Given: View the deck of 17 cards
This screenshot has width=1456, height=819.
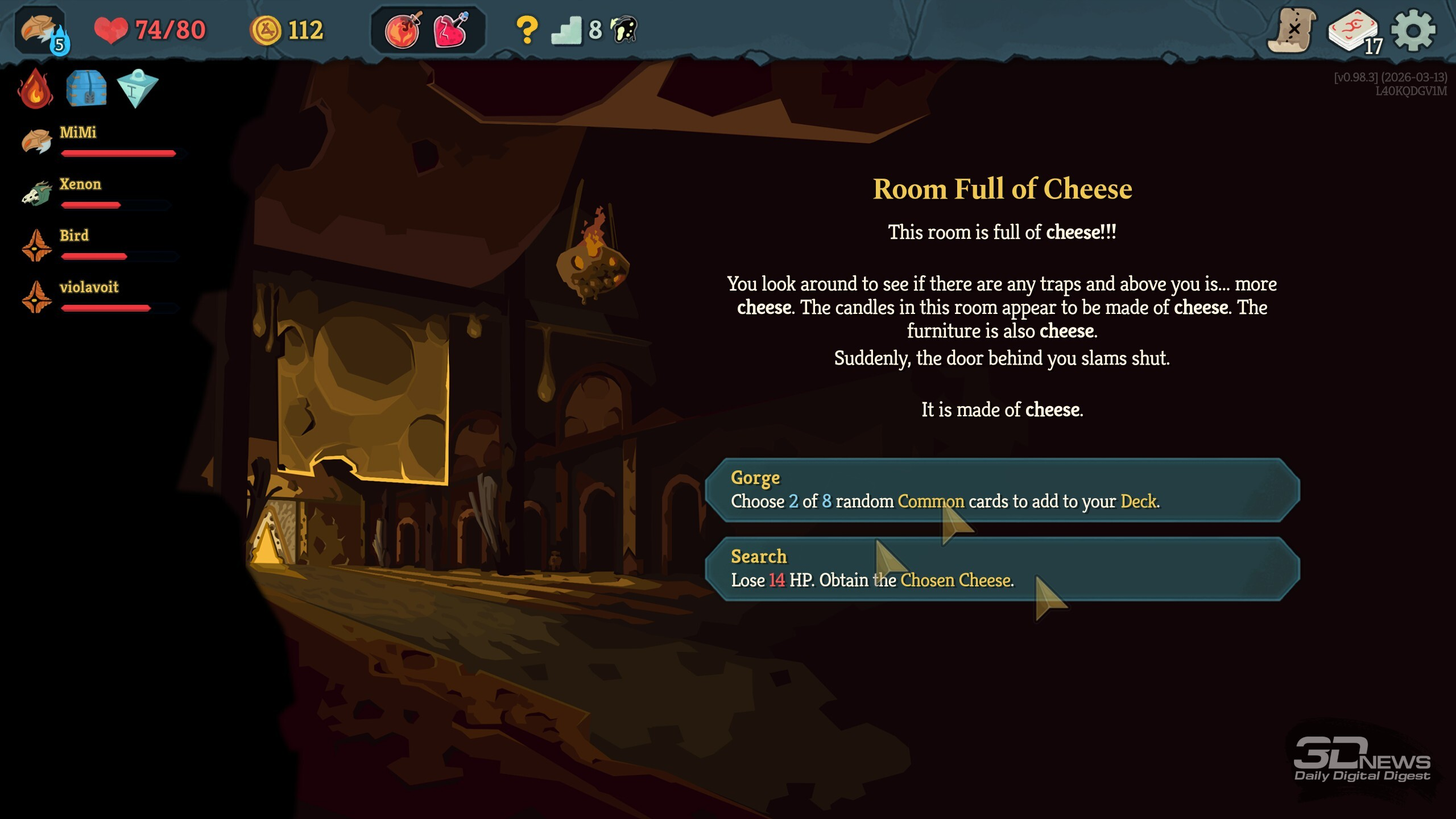Looking at the screenshot, I should [1354, 32].
